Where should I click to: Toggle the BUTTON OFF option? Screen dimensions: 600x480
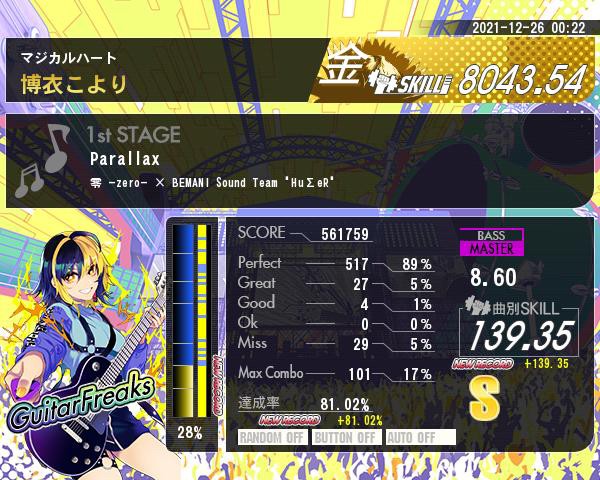(x=345, y=437)
